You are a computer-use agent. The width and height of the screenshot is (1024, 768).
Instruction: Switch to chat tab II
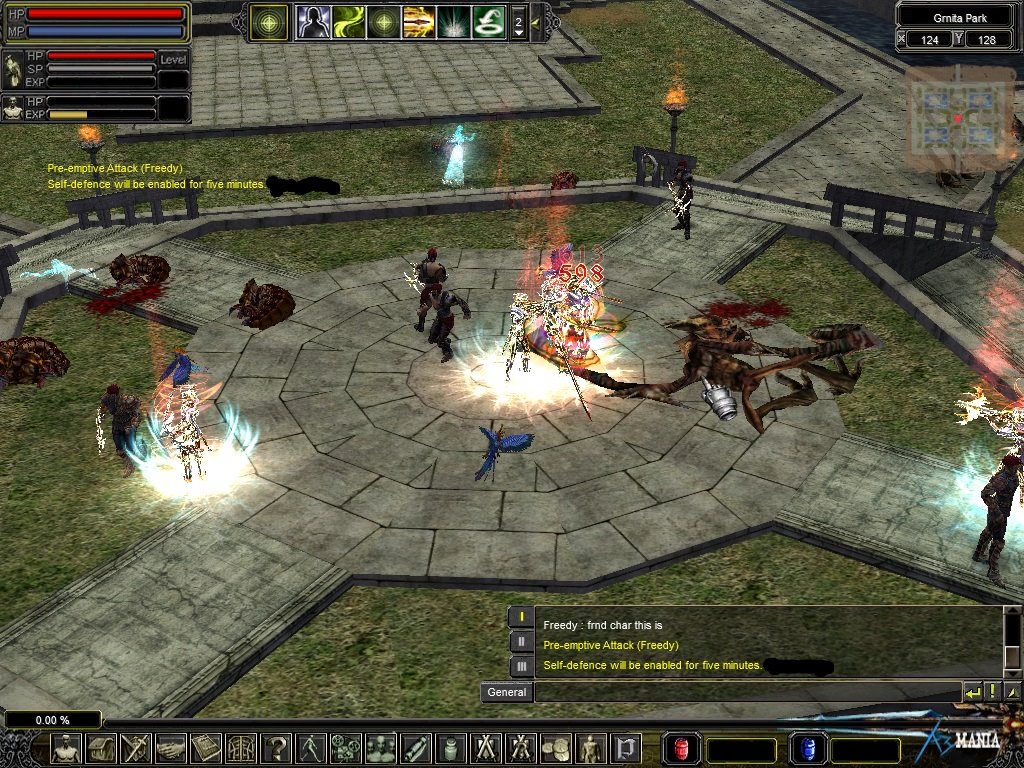[521, 642]
